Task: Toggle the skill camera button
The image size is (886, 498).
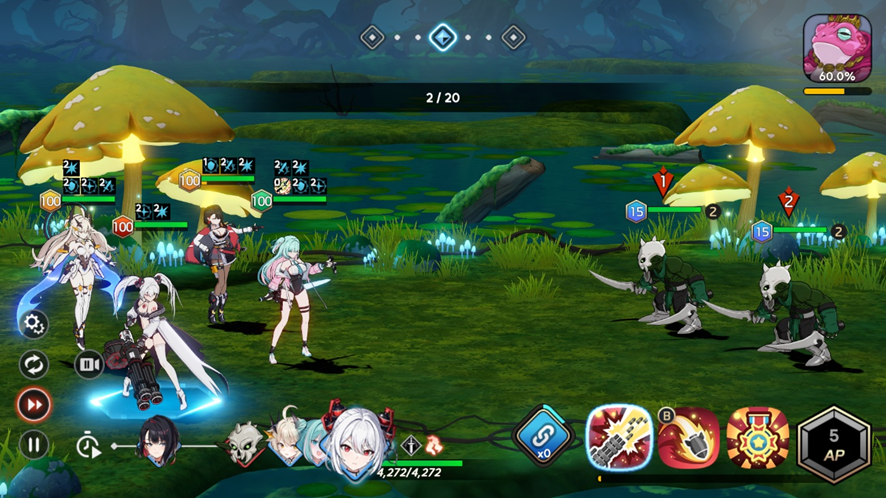Action: coord(88,364)
